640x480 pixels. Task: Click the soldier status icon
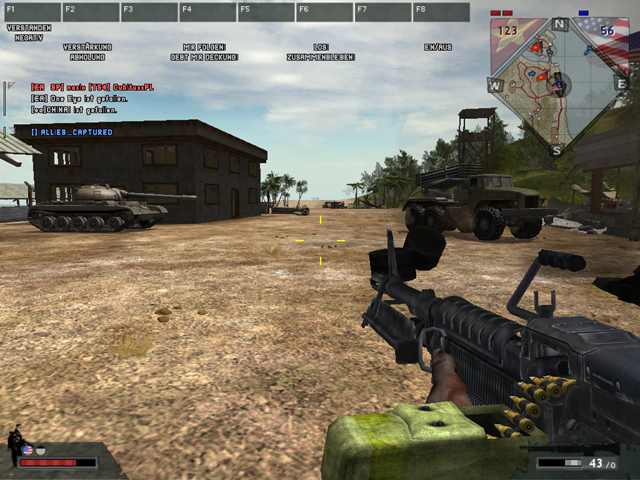17,445
